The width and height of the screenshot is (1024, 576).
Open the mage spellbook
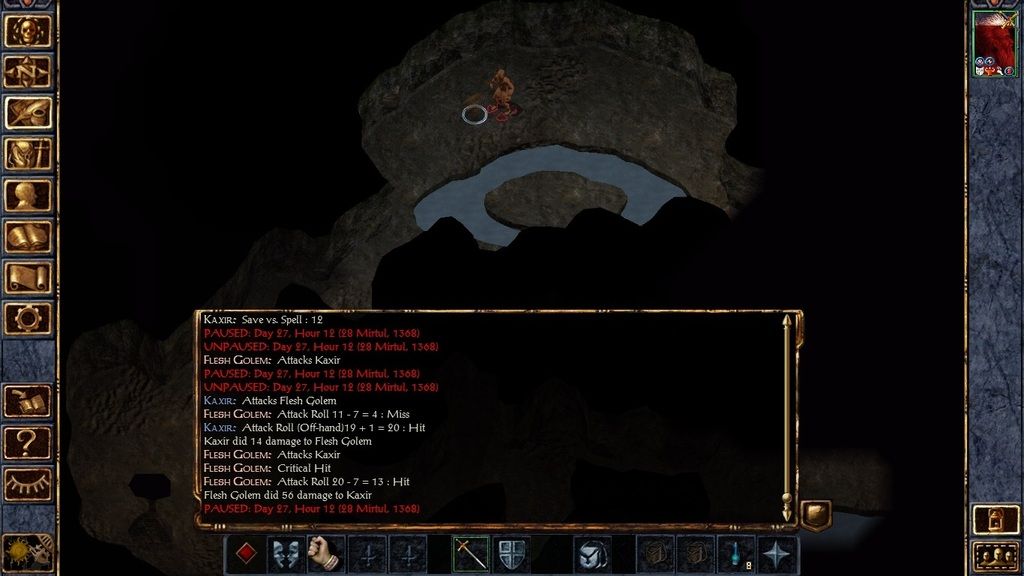pos(28,237)
